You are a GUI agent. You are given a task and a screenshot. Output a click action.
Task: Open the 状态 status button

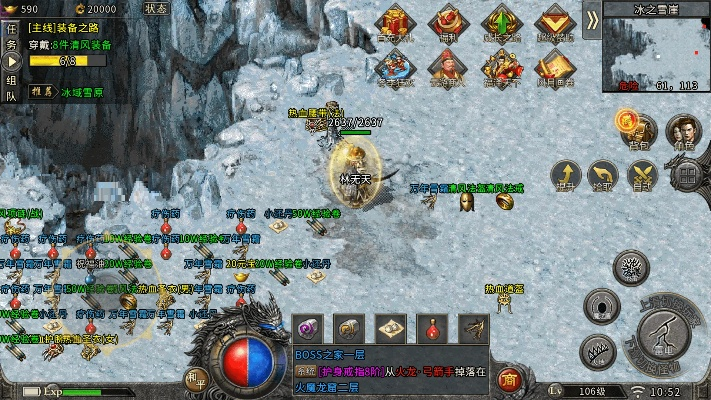(x=155, y=8)
